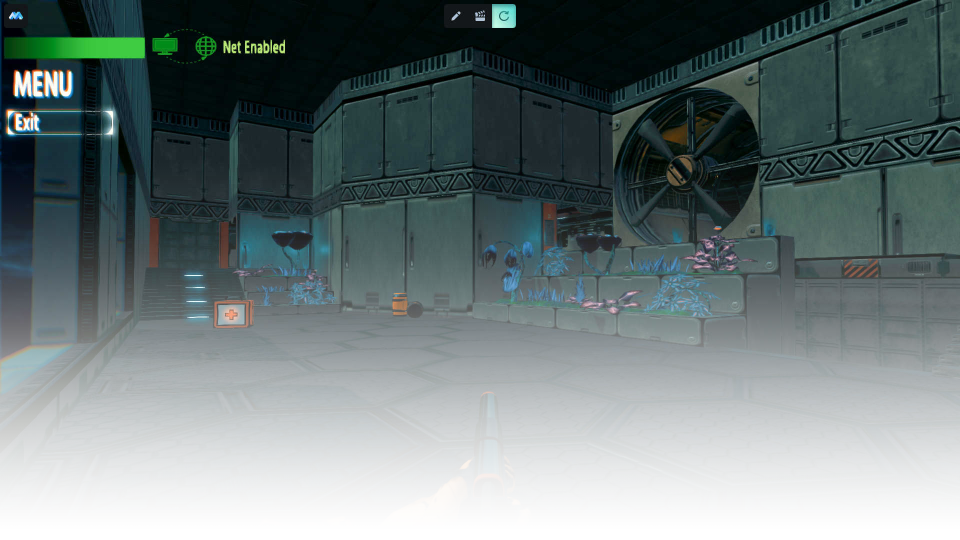Click the pencil edit tool in the top toolbar
The width and height of the screenshot is (960, 540).
[x=456, y=16]
